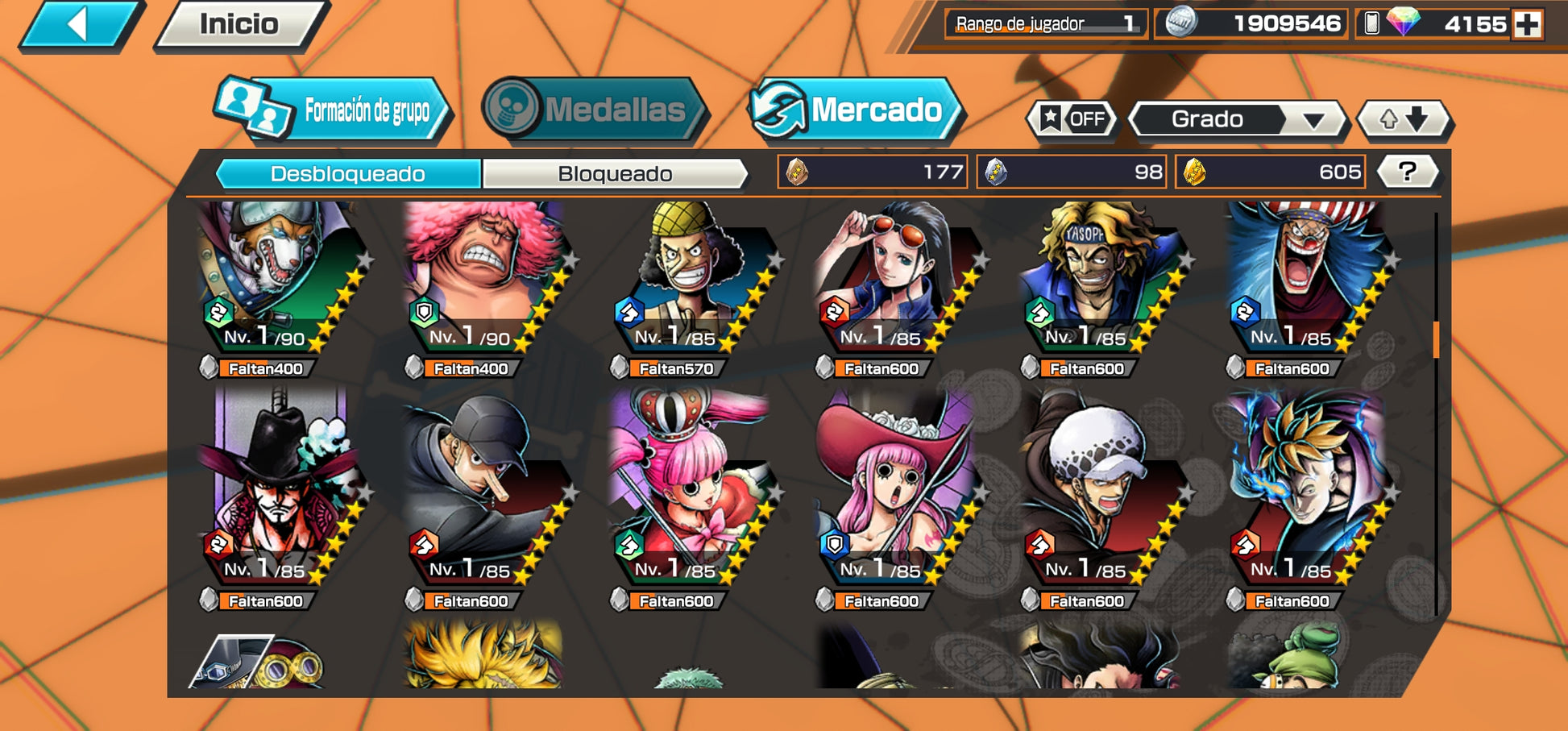Add rainbow diamonds with the plus button
This screenshot has height=731, width=1568.
[x=1527, y=24]
